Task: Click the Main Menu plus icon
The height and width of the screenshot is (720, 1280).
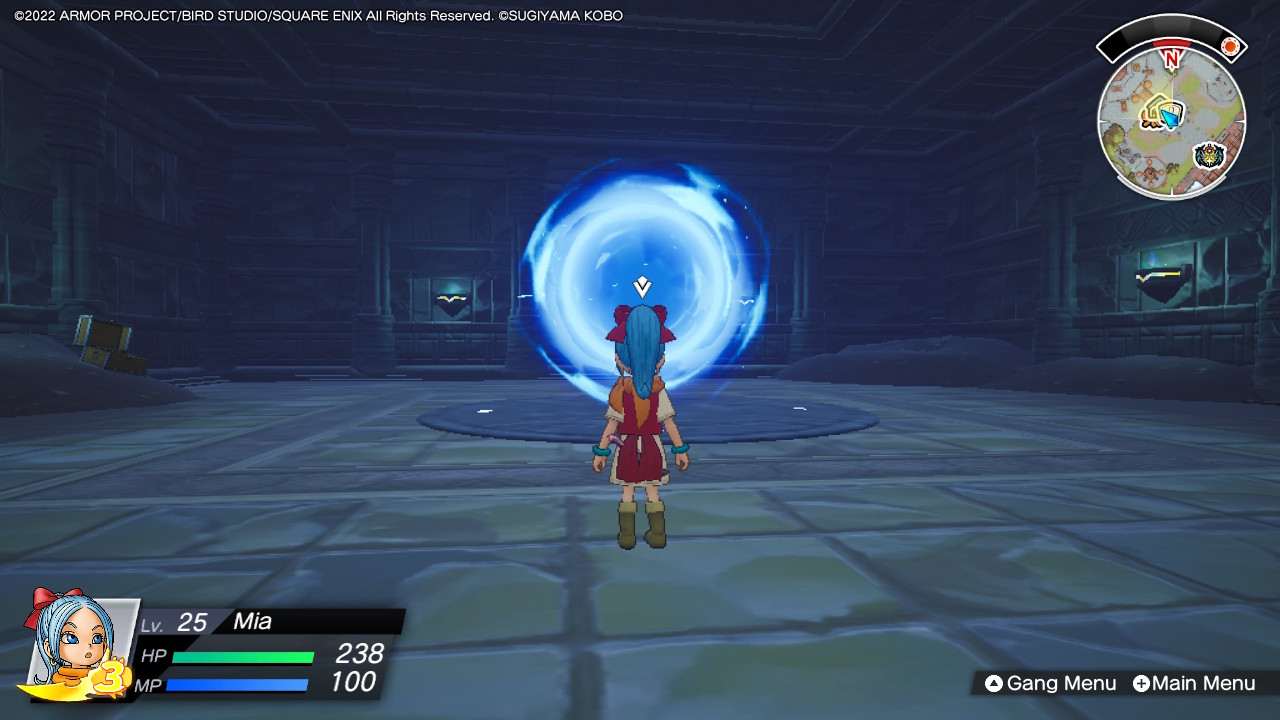Action: 1140,684
